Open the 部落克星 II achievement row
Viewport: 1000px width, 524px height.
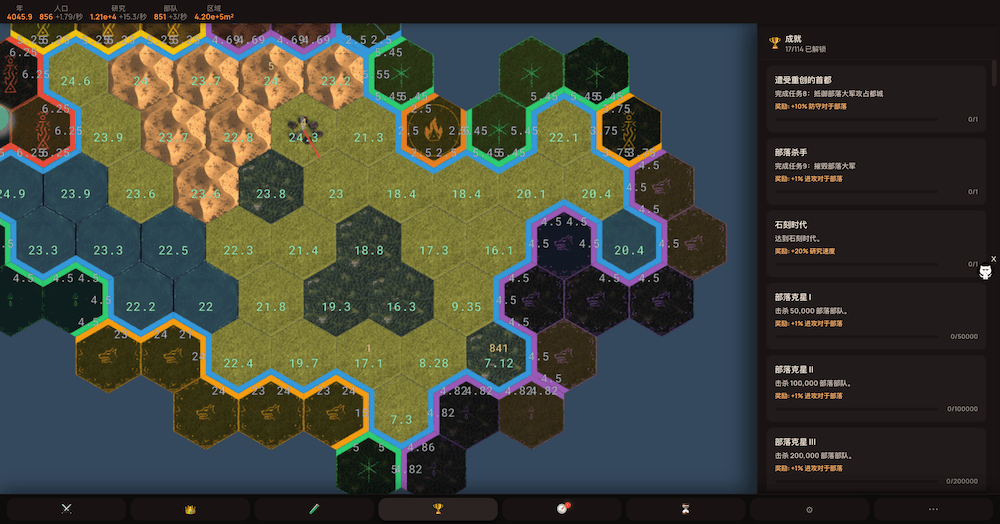874,385
